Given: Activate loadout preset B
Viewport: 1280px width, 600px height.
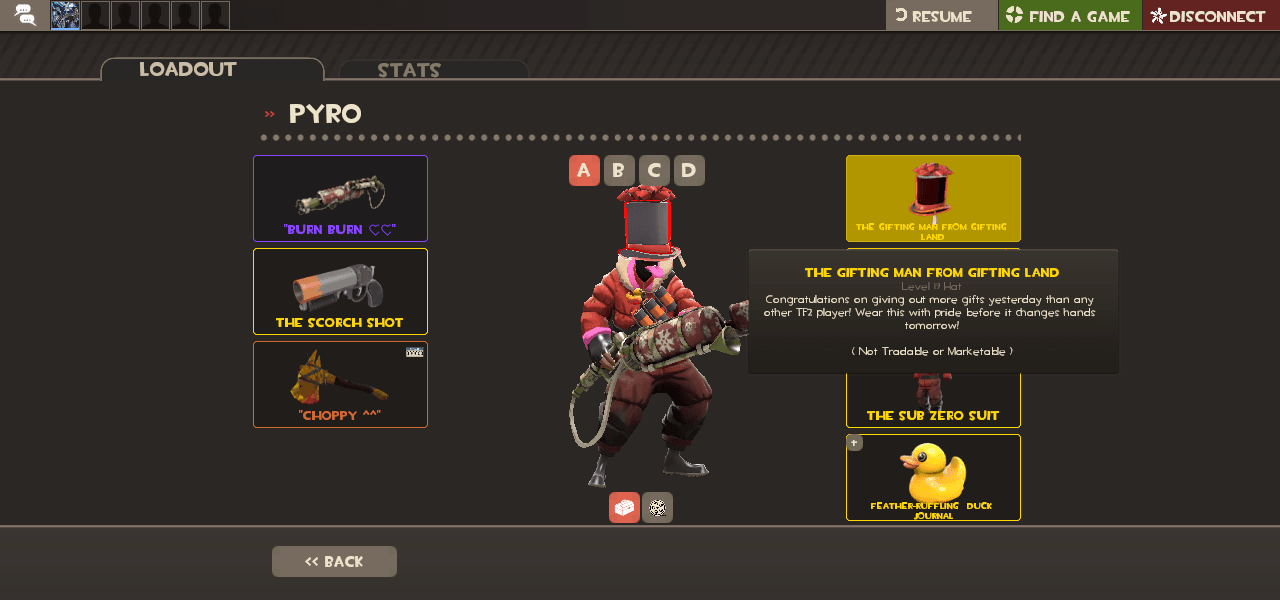Looking at the screenshot, I should (619, 170).
